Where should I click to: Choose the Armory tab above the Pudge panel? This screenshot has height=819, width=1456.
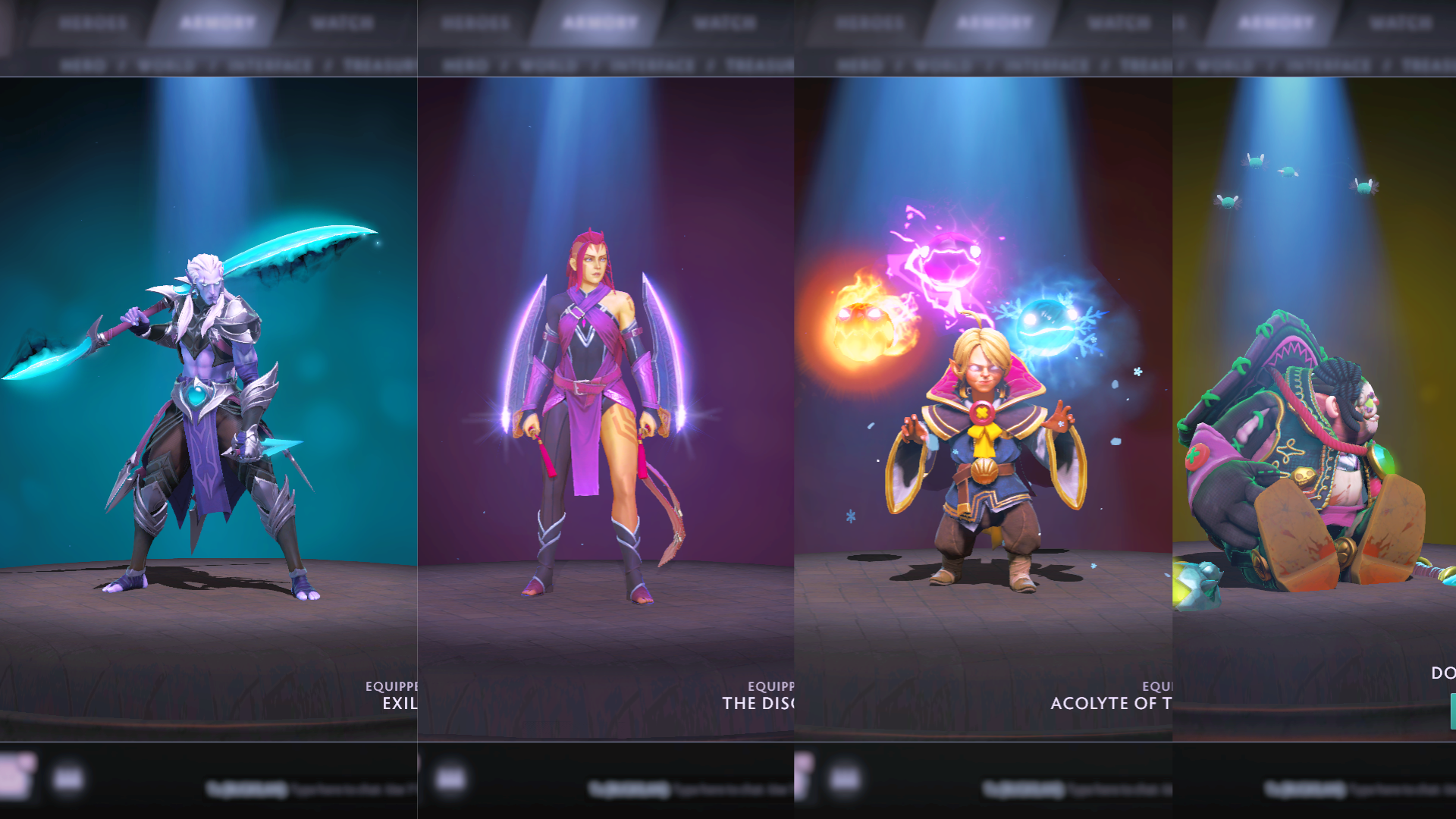(x=1276, y=24)
